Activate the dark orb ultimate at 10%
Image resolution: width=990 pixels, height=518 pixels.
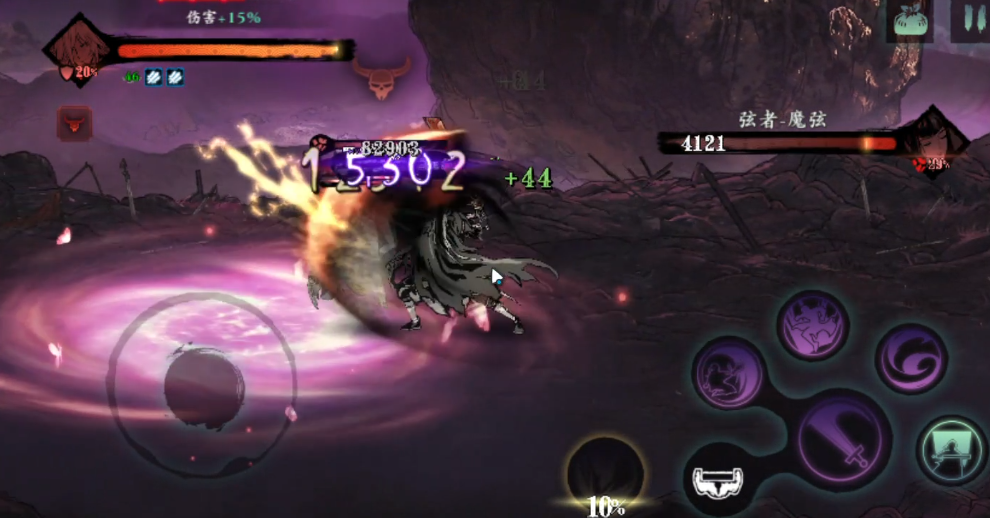tap(605, 471)
